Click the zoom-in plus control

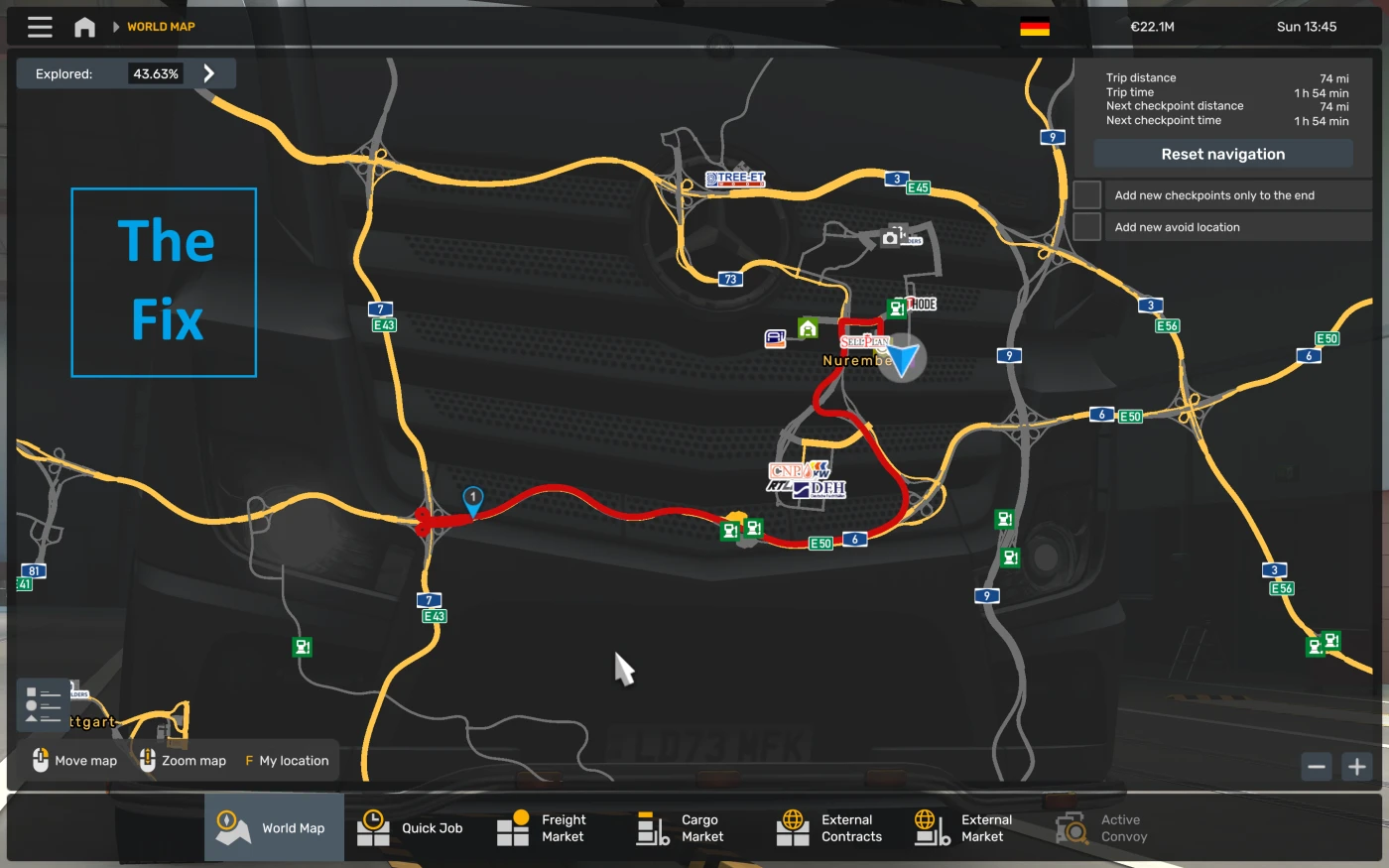click(1358, 766)
